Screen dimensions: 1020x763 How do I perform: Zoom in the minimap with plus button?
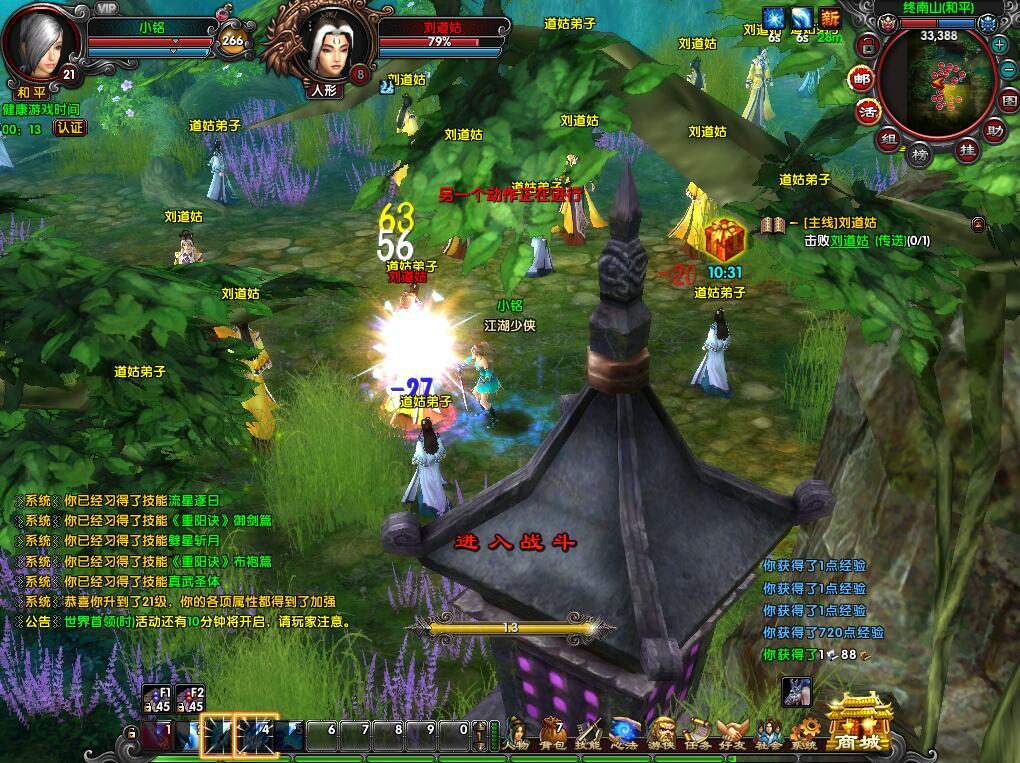click(x=999, y=44)
